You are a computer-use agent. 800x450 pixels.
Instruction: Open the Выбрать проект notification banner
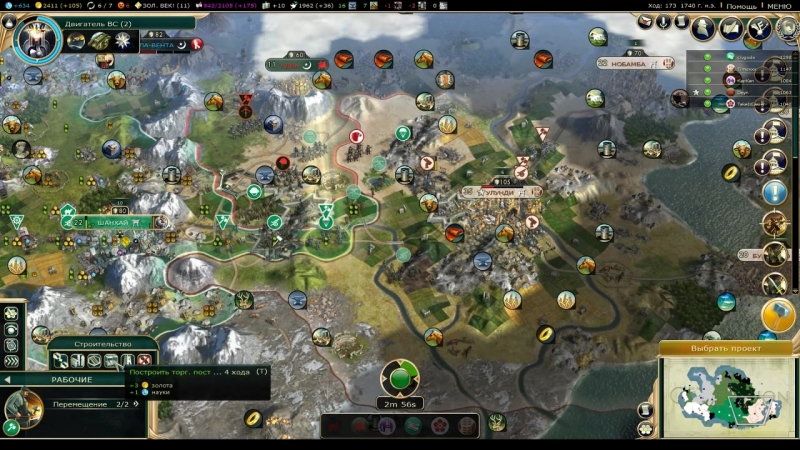[726, 348]
